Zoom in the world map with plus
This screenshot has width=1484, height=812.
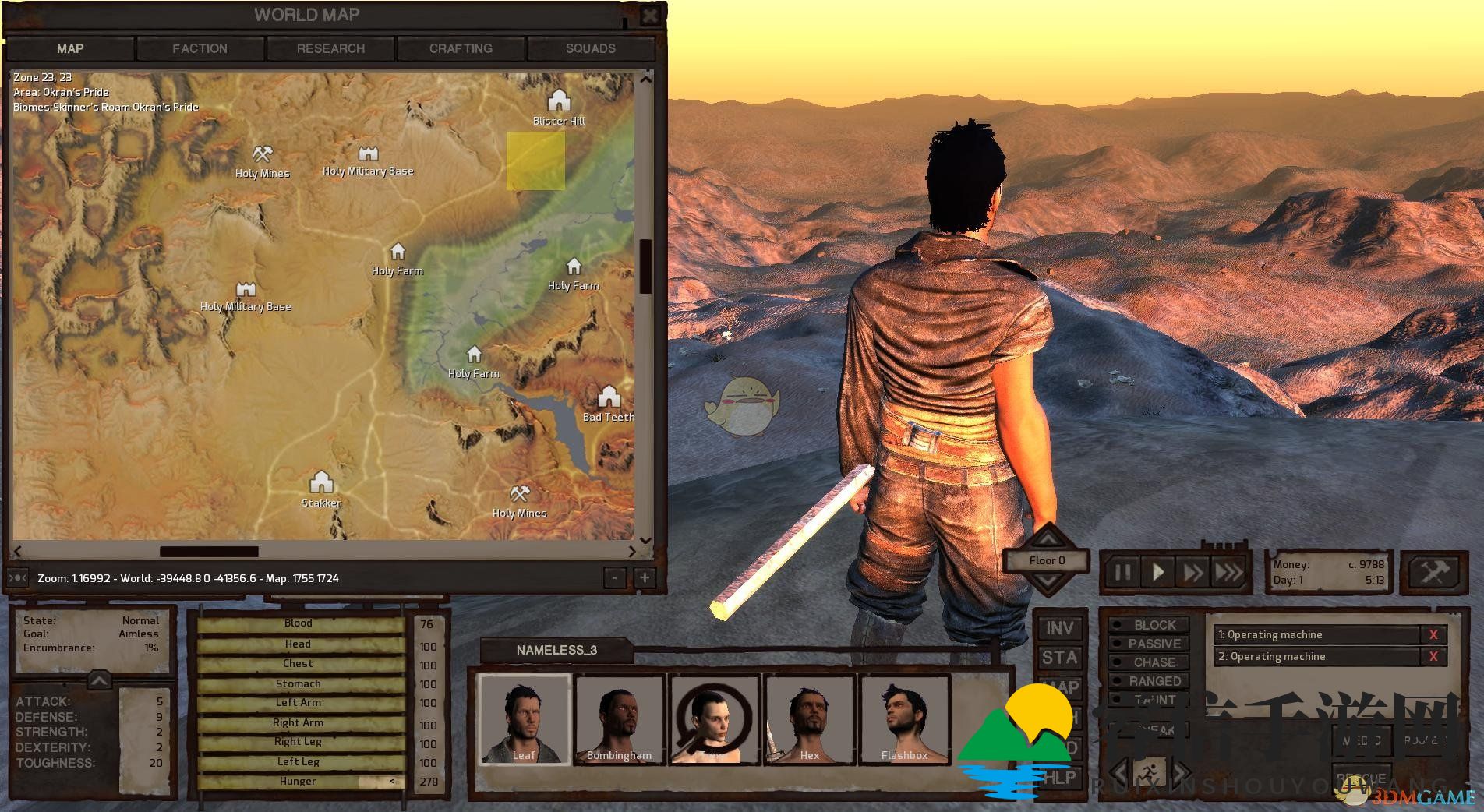click(645, 578)
